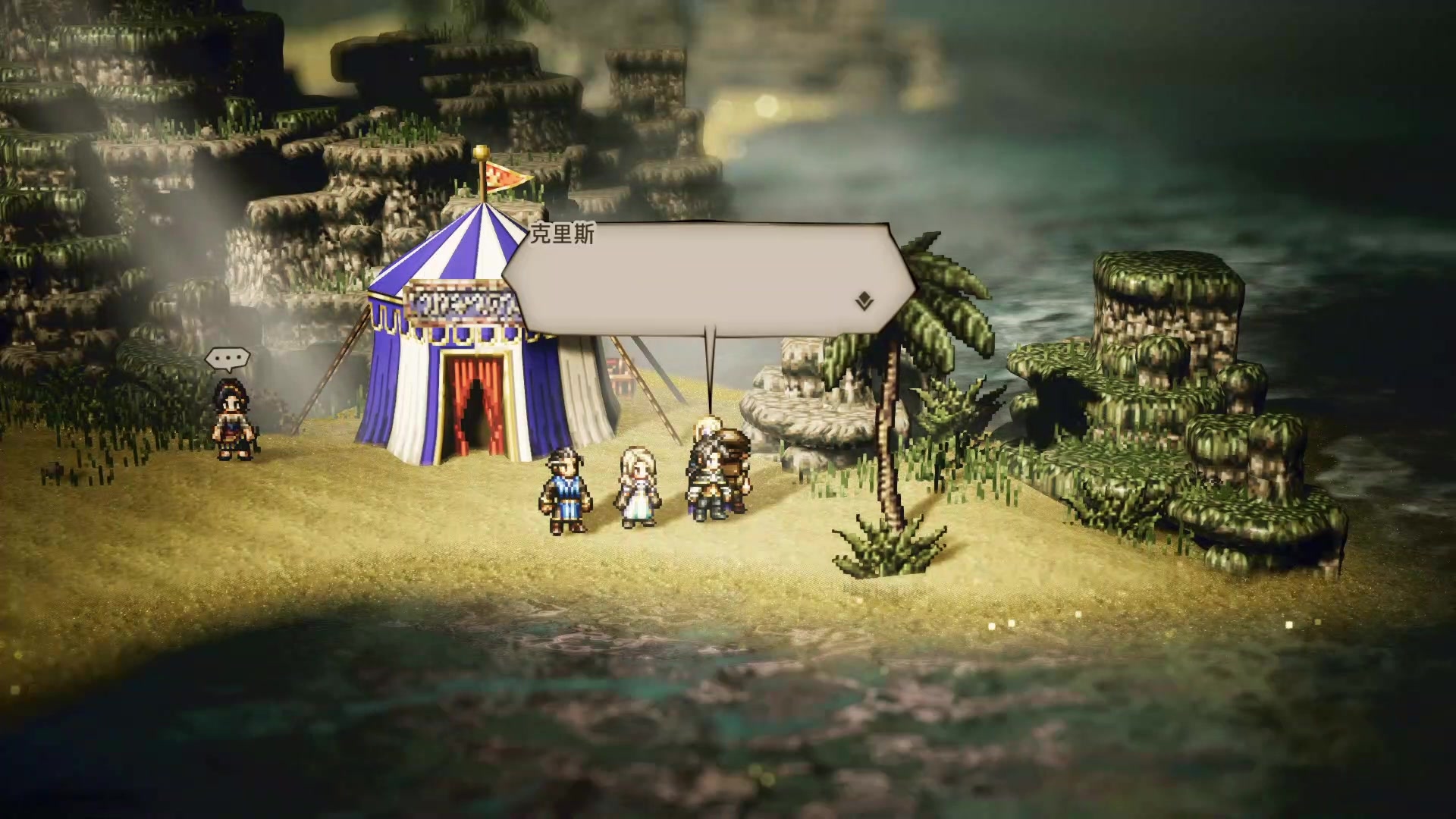The height and width of the screenshot is (819, 1456).
Task: Advance dialogue with the diamond arrow indicator
Action: 864,303
